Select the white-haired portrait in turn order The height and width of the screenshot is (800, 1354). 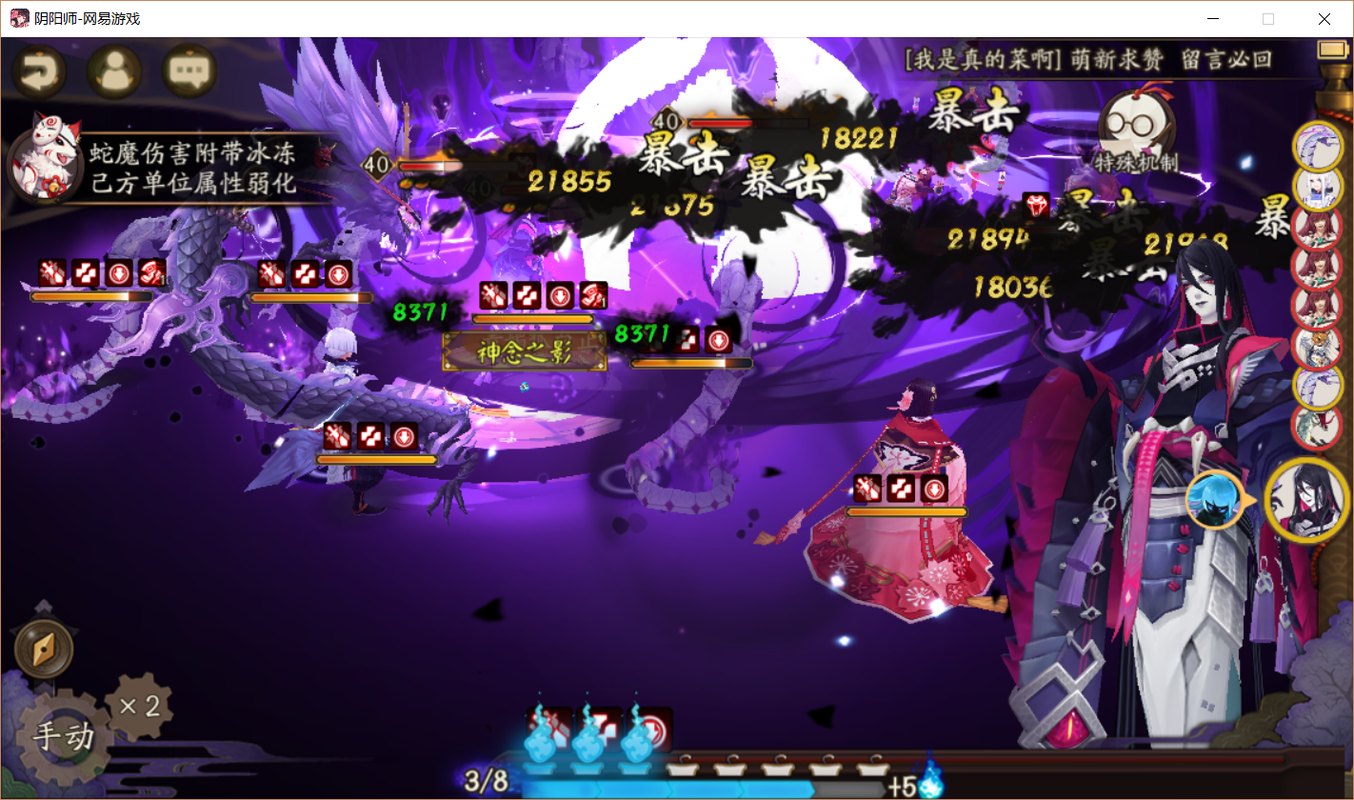[1317, 187]
